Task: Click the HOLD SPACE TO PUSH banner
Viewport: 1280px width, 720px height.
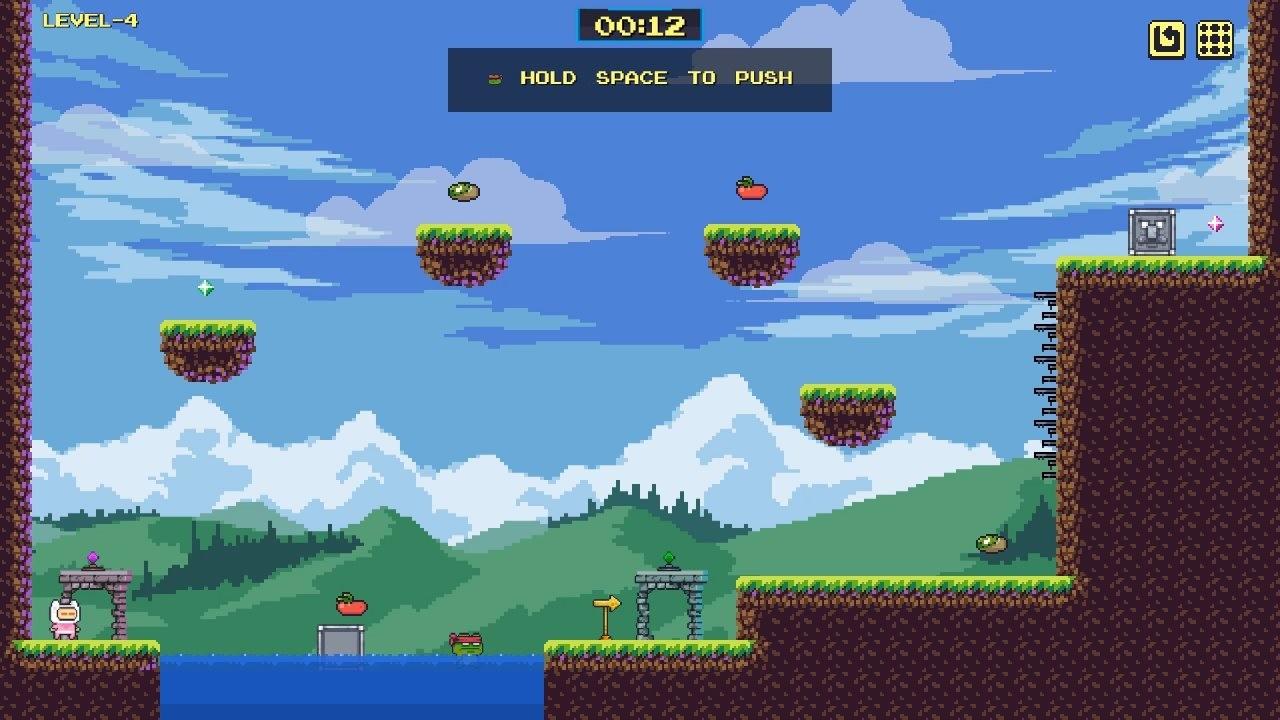Action: coord(640,78)
